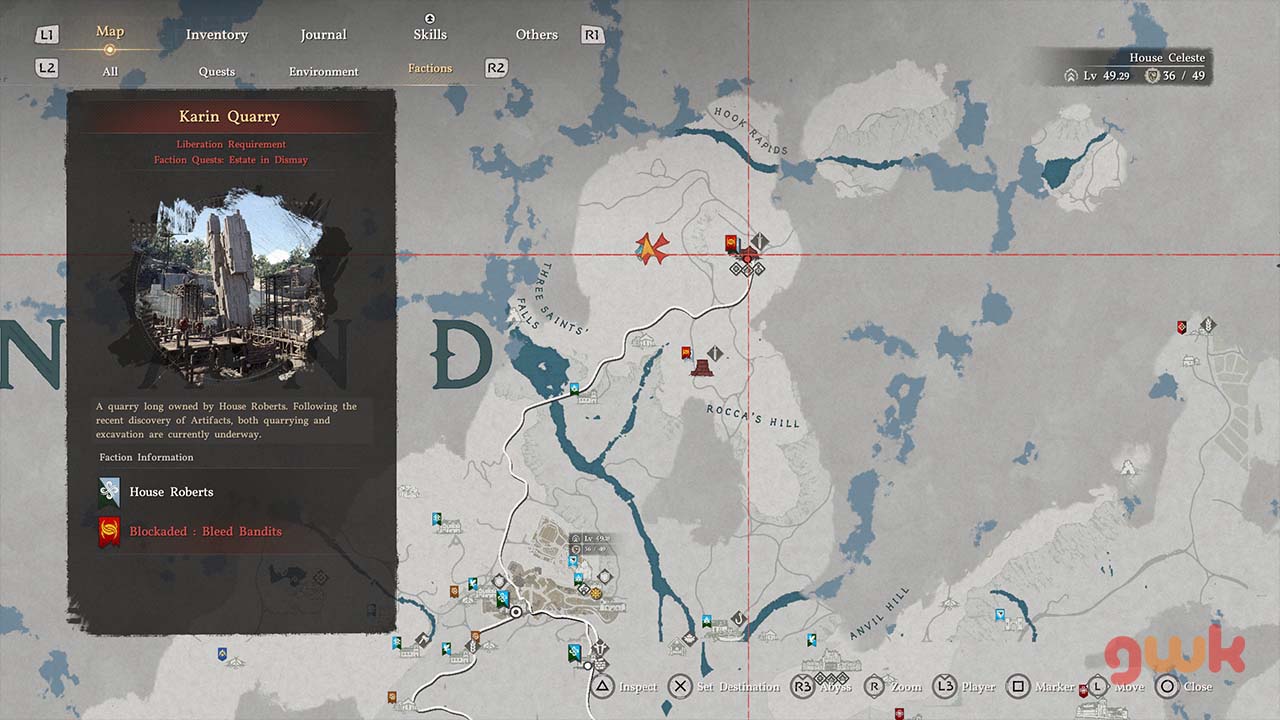Select the red fortress marker above Rocca's Hill
The height and width of the screenshot is (720, 1280).
703,368
